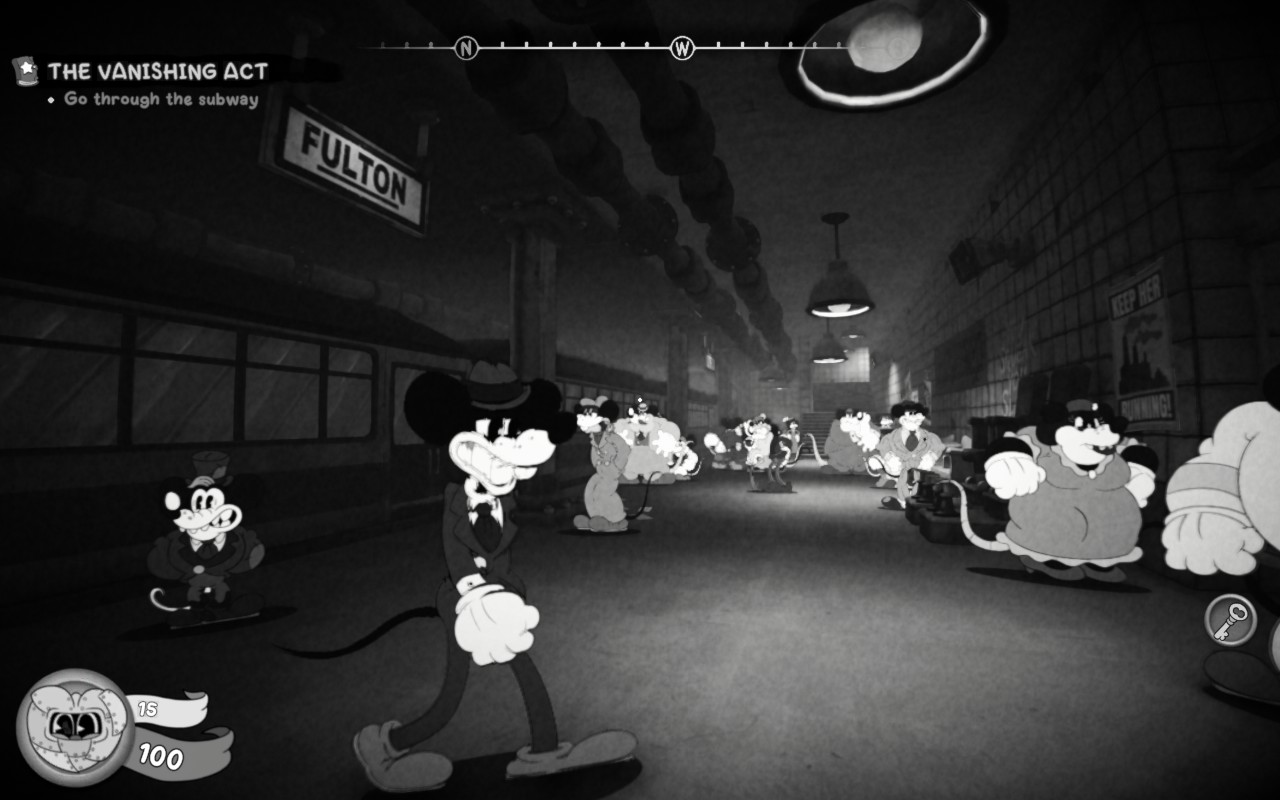This screenshot has width=1280, height=800.
Task: Click the West marker on the compass
Action: coord(682,47)
